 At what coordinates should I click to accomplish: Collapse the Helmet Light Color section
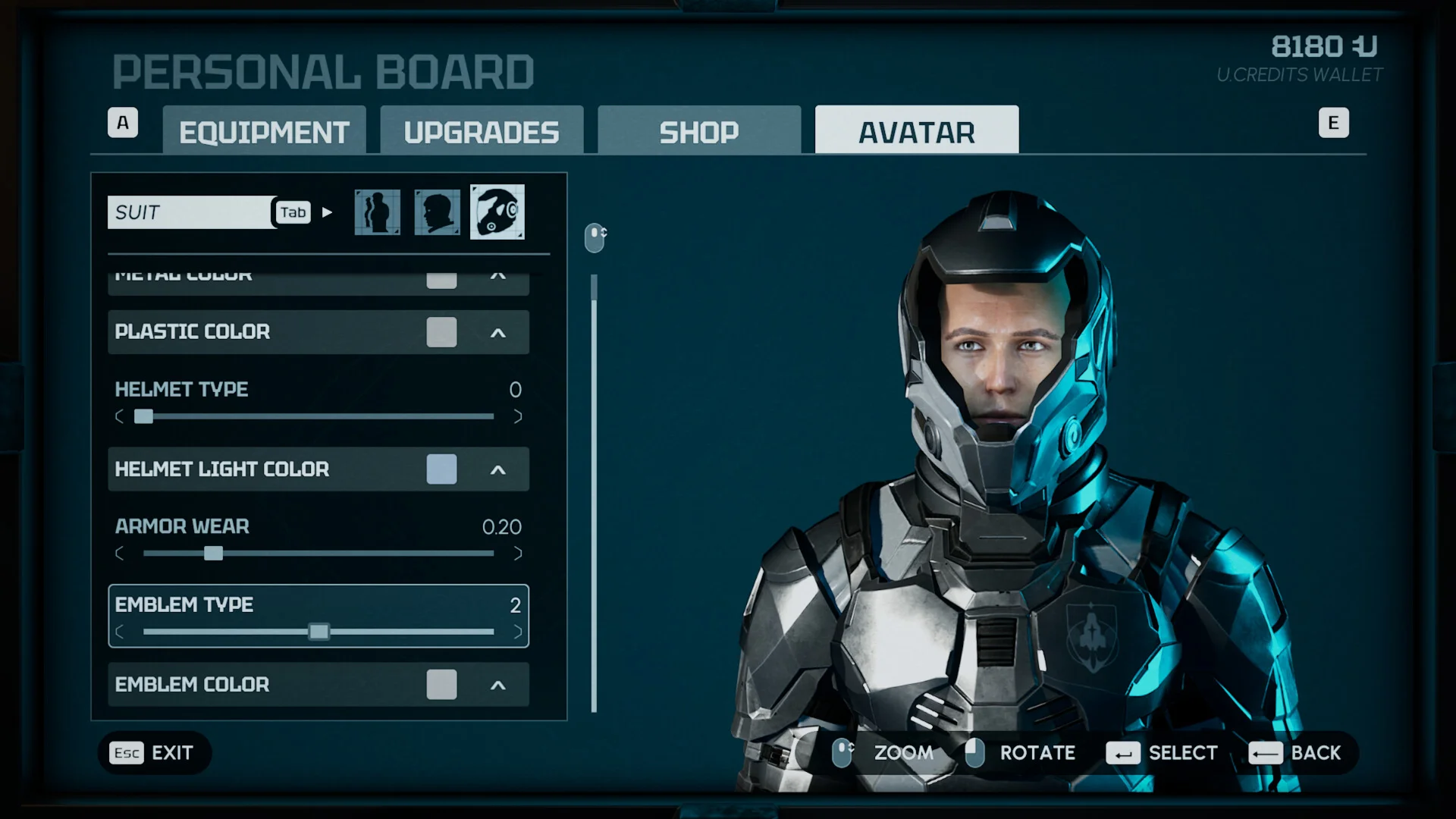point(497,470)
